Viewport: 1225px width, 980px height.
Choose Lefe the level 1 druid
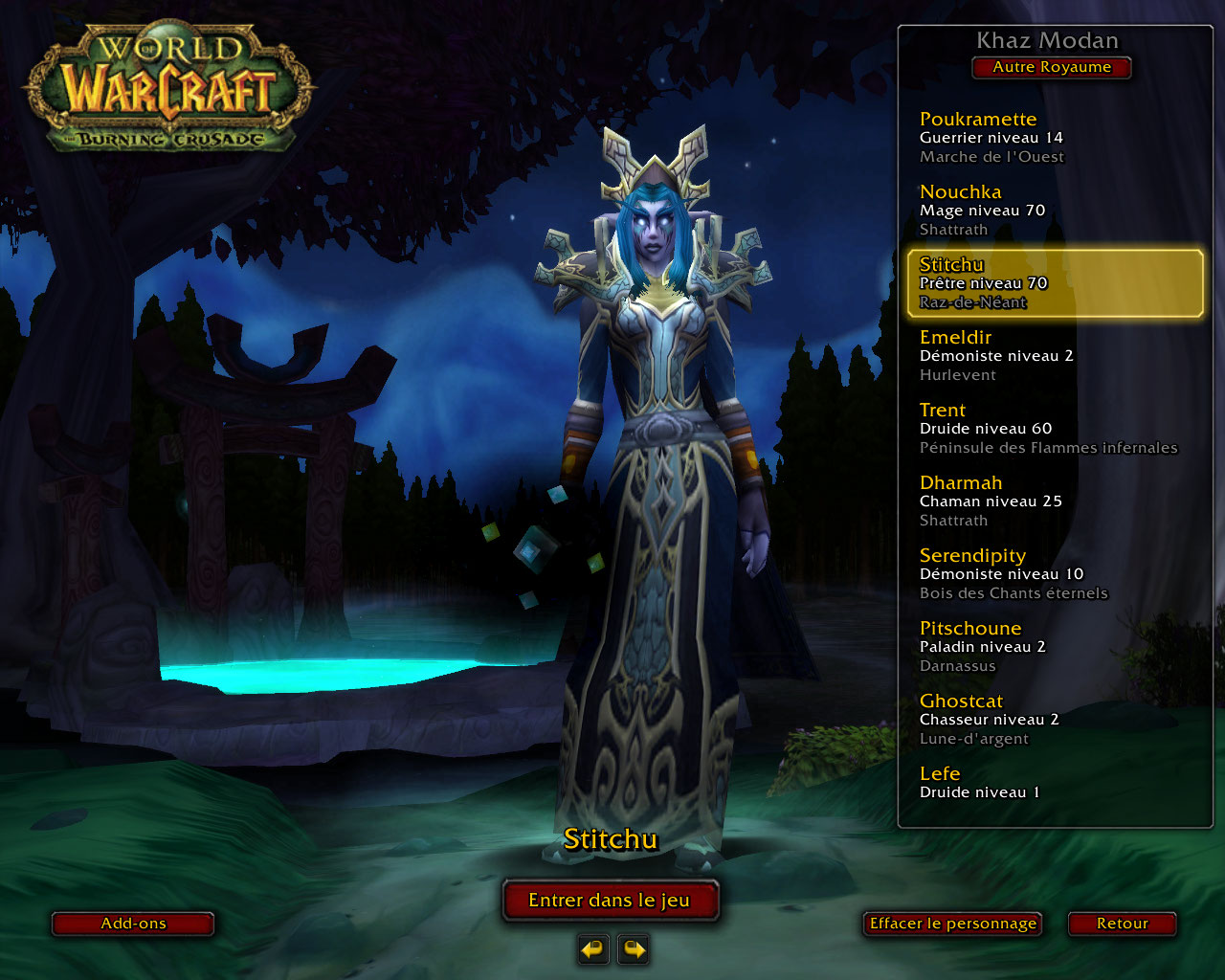(x=1053, y=782)
